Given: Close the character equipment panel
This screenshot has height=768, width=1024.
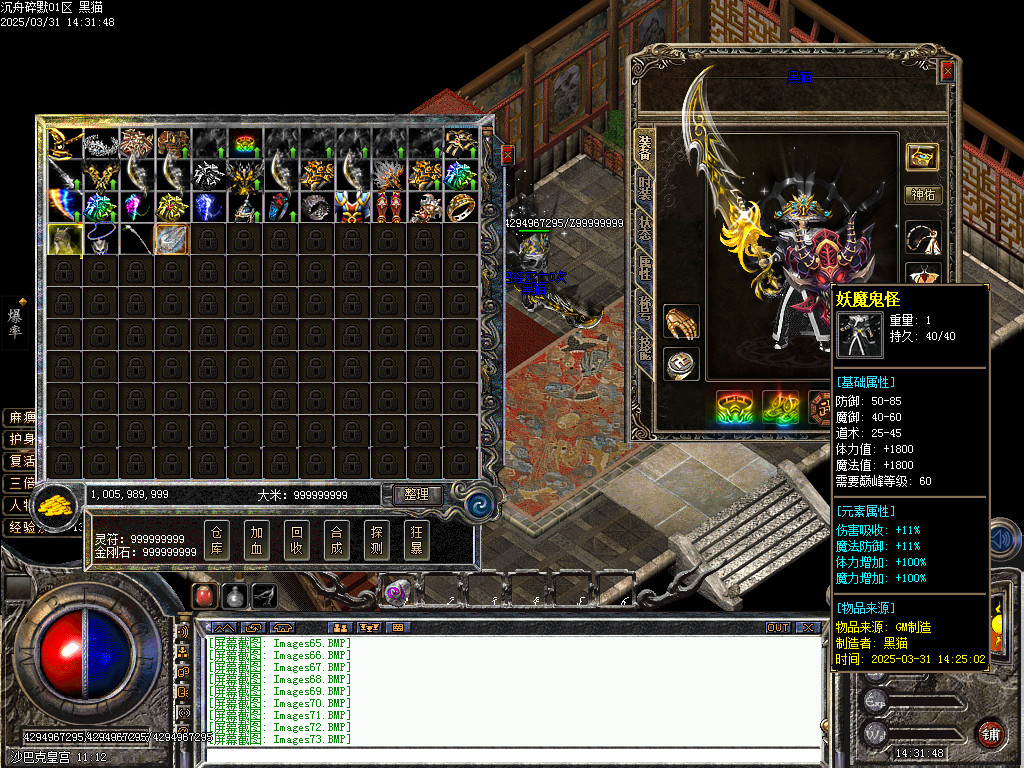Looking at the screenshot, I should pyautogui.click(x=947, y=72).
